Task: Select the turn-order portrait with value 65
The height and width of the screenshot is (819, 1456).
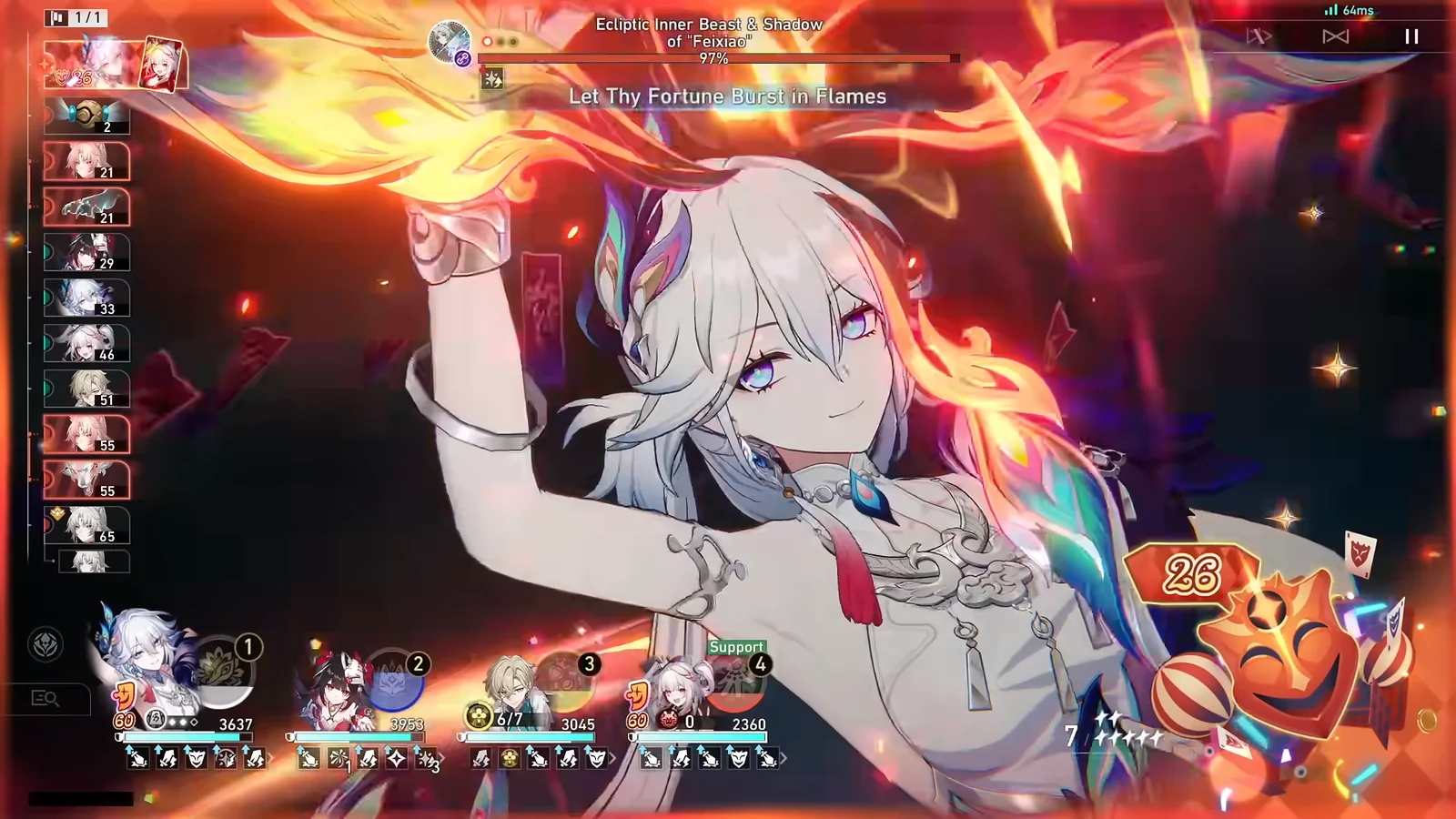Action: point(87,525)
